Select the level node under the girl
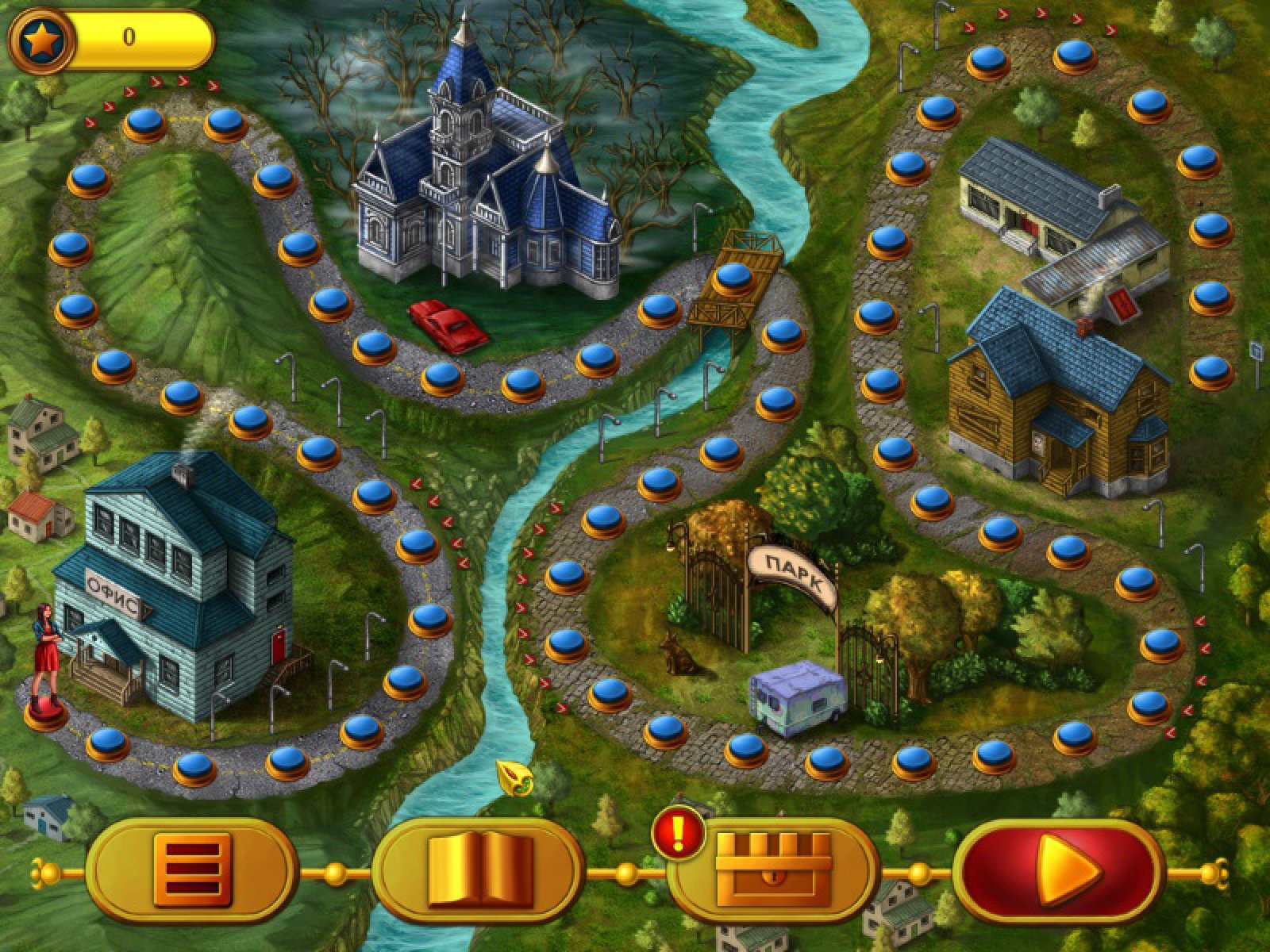Image resolution: width=1270 pixels, height=952 pixels. click(45, 710)
